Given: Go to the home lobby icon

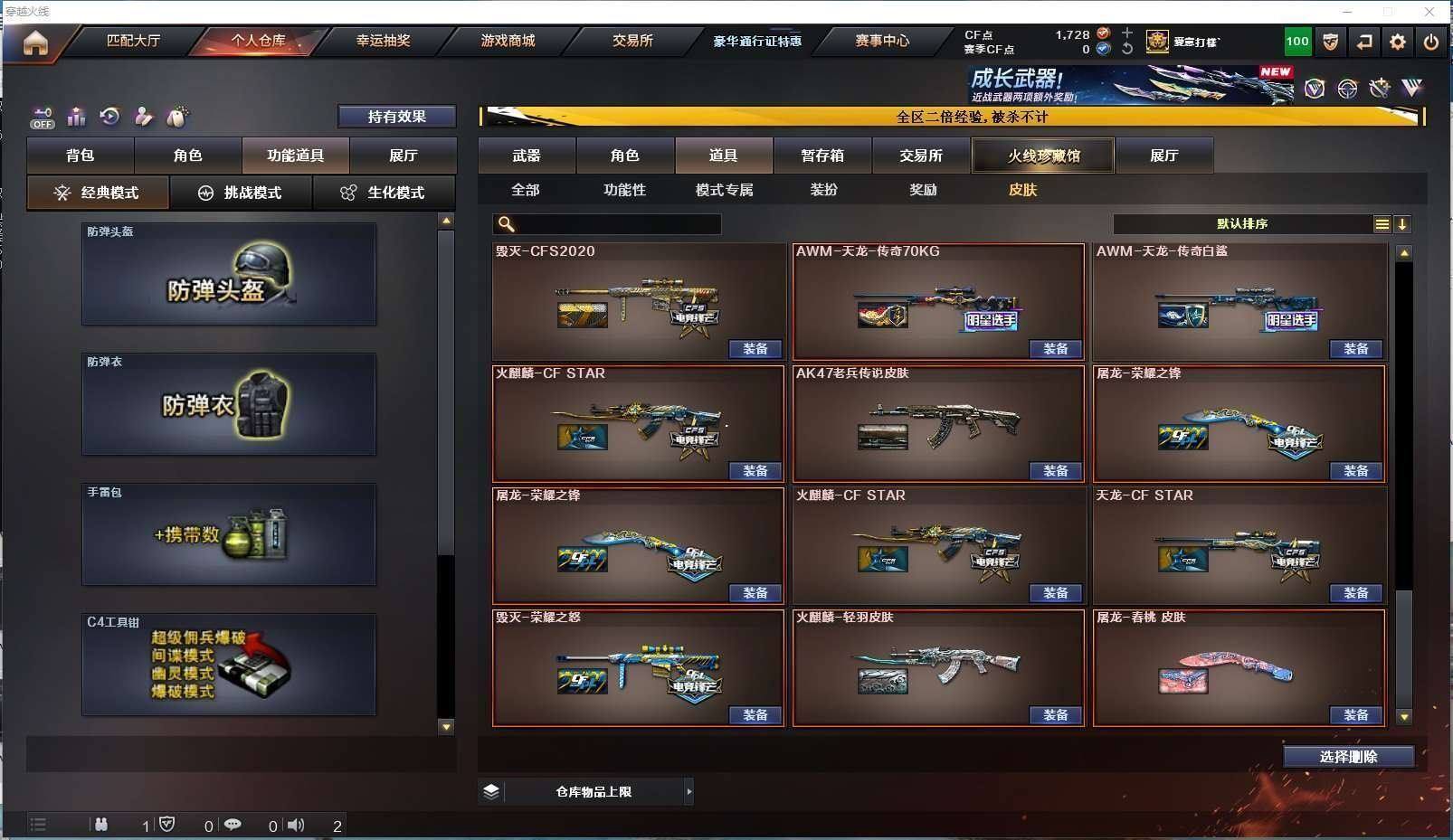Looking at the screenshot, I should [x=35, y=42].
